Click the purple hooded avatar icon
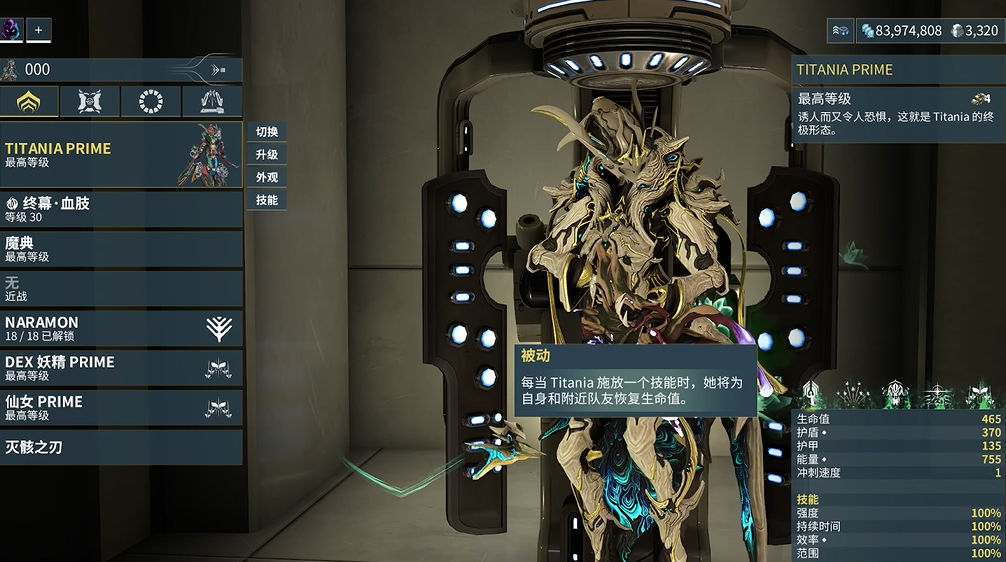 pos(11,29)
